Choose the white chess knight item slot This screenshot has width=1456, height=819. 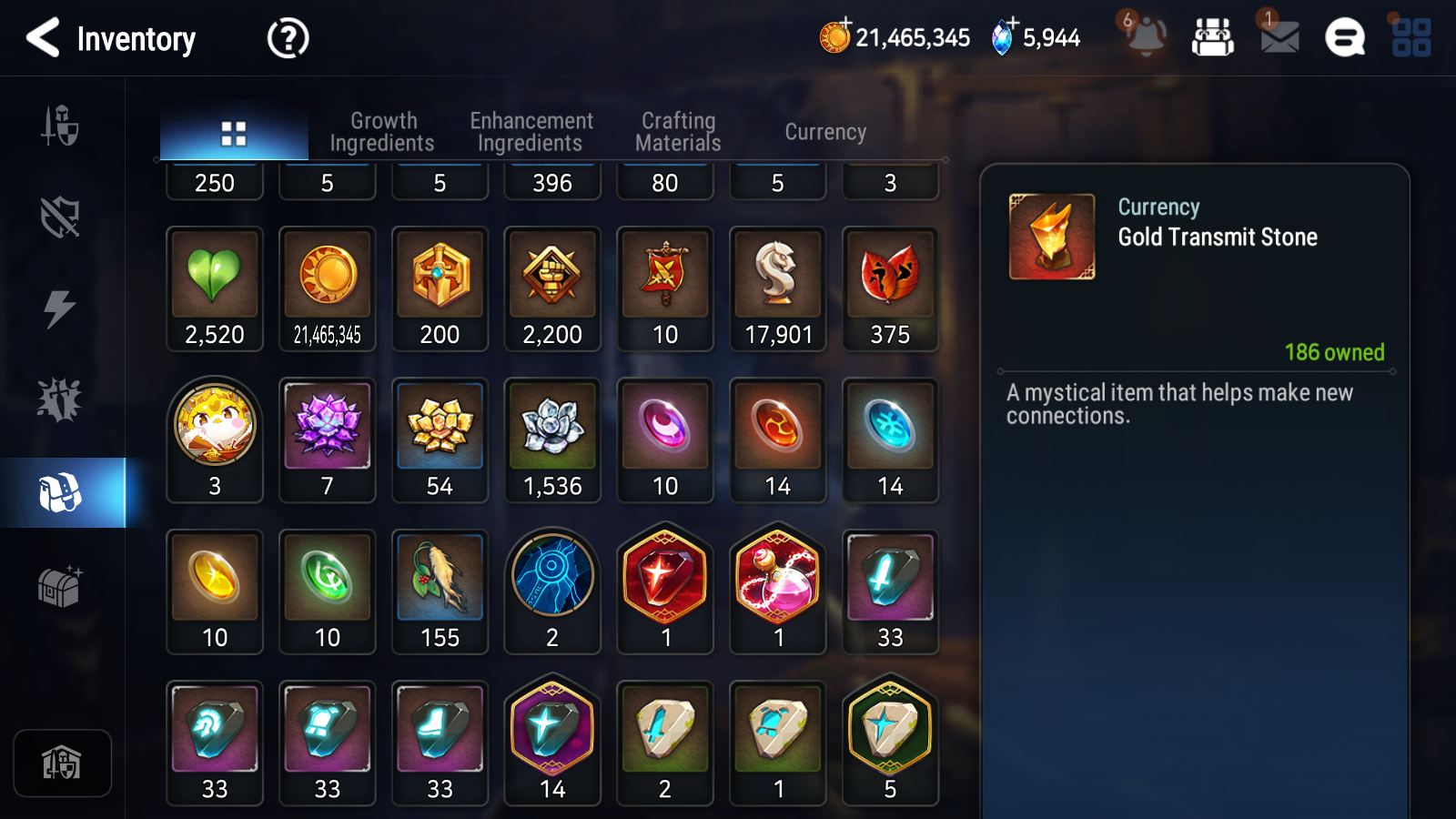(x=778, y=288)
